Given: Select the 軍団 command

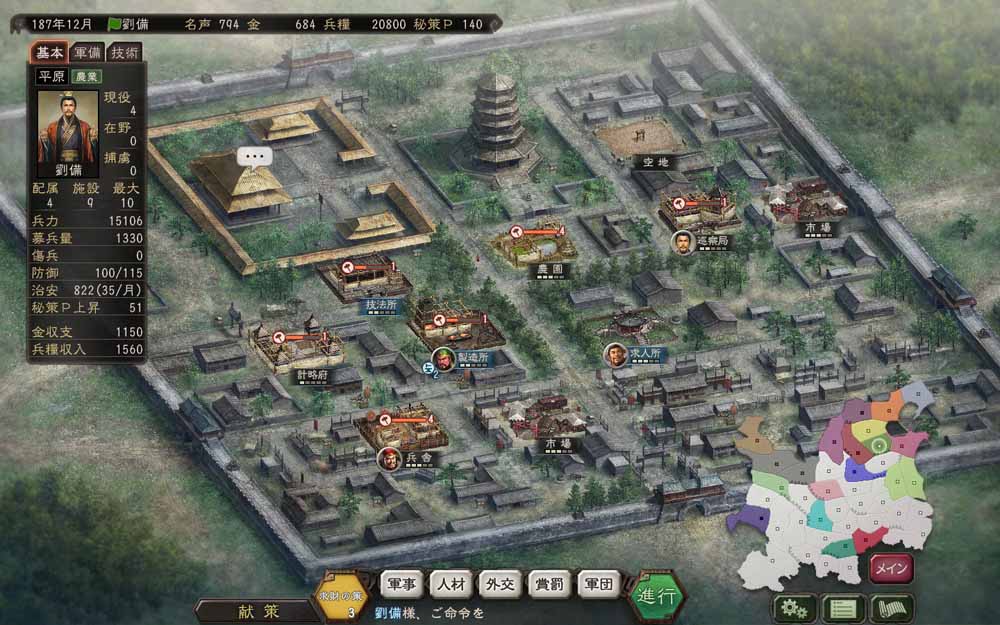Looking at the screenshot, I should 598,584.
